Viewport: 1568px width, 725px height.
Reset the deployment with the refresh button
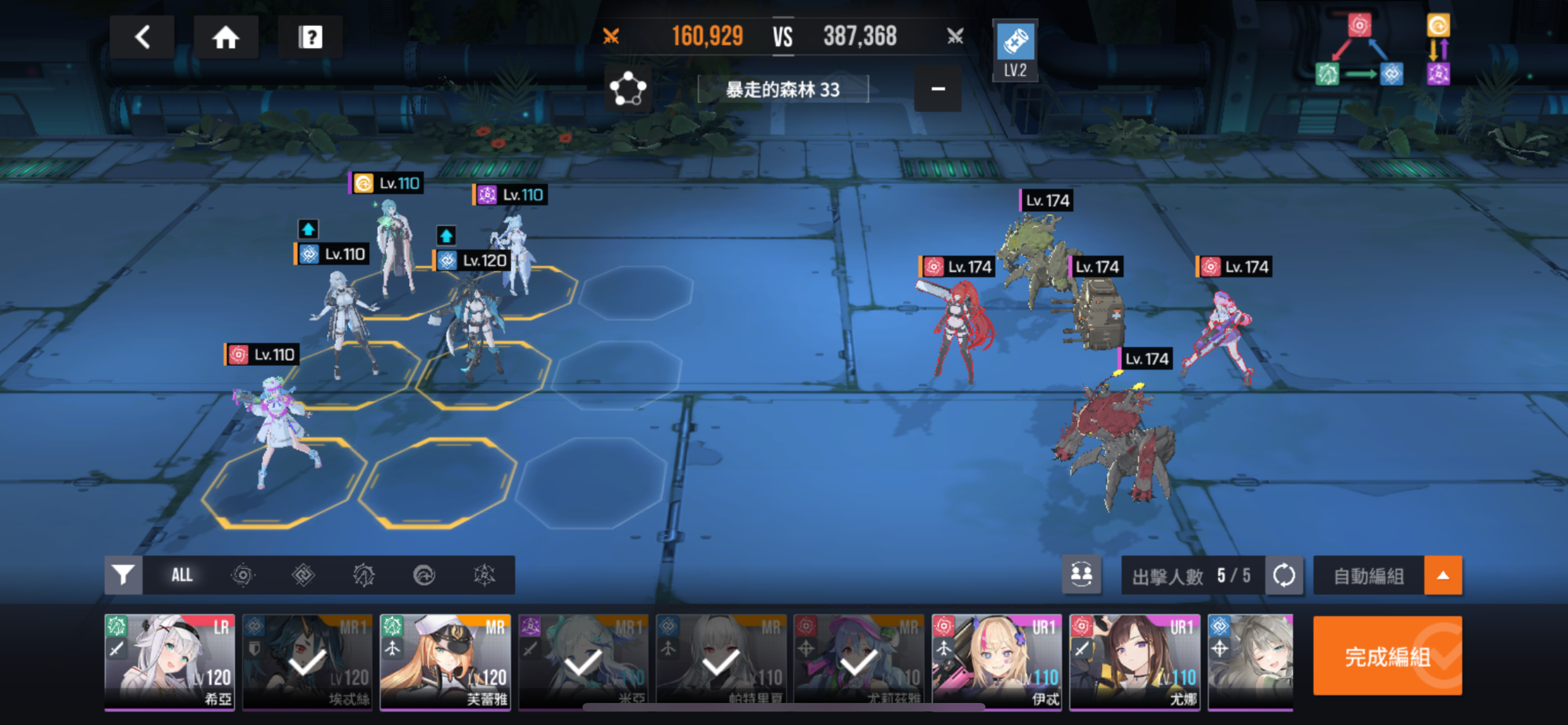pos(1284,575)
